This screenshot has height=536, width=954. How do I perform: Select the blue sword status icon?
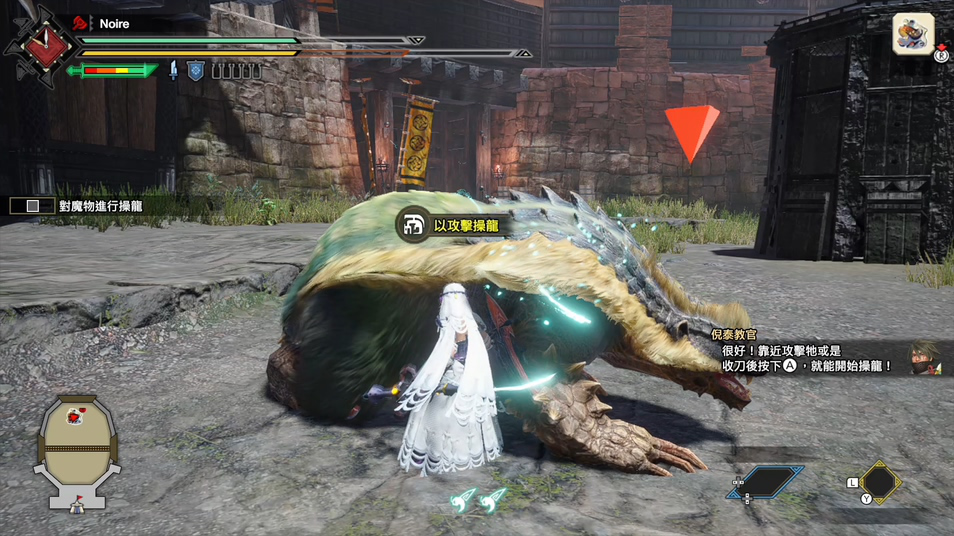click(x=174, y=70)
